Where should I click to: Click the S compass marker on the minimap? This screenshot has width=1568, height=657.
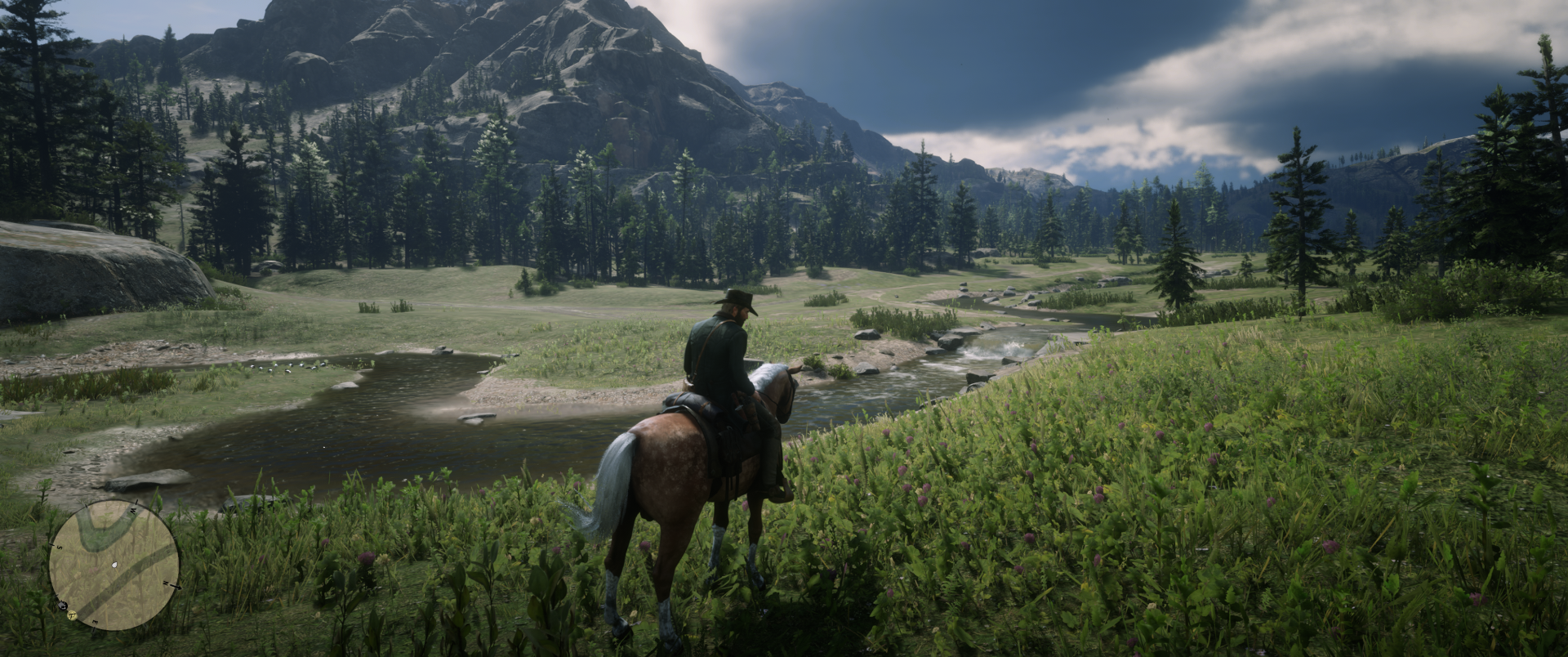point(59,547)
